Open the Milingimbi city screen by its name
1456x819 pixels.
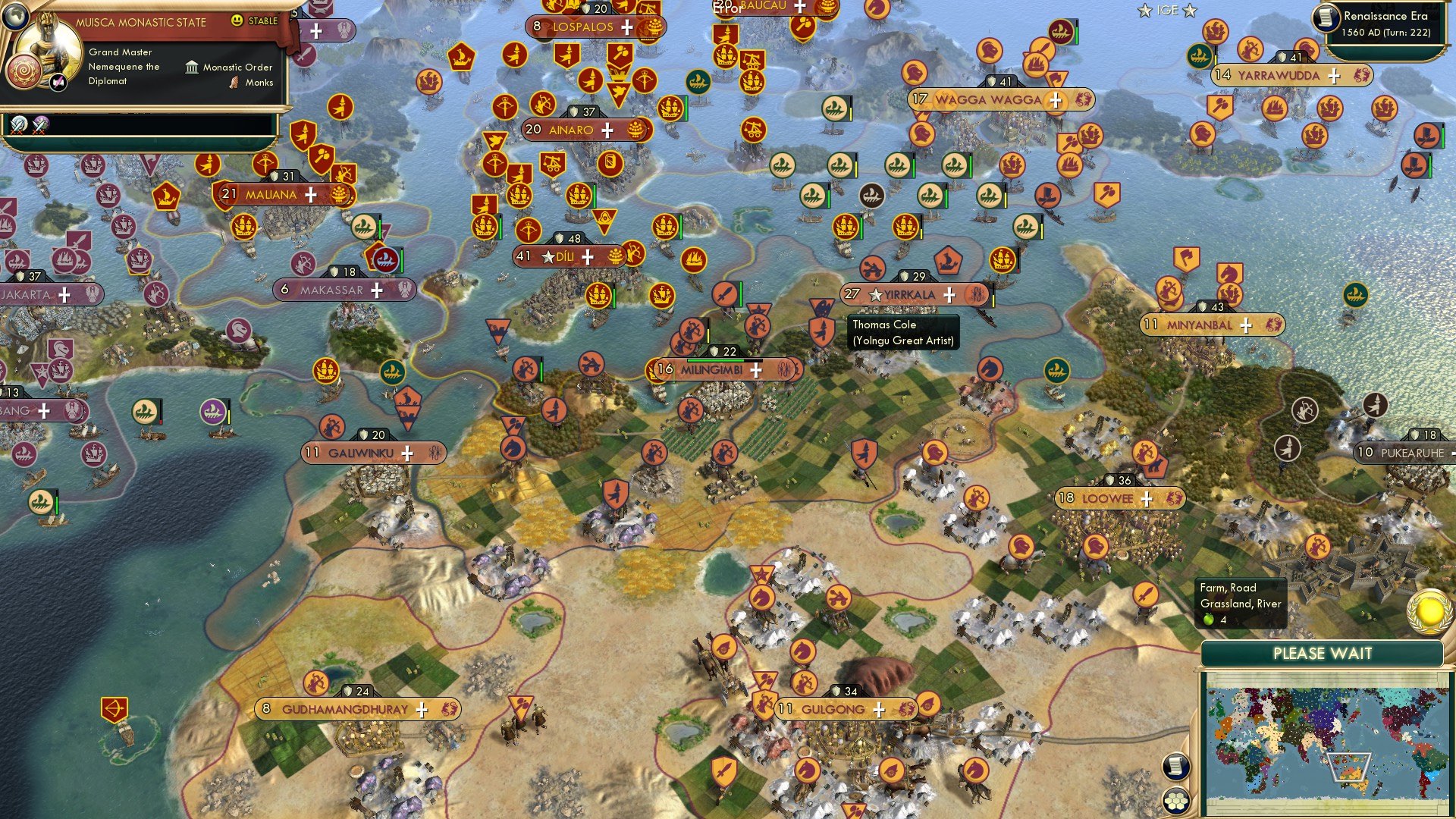point(714,369)
